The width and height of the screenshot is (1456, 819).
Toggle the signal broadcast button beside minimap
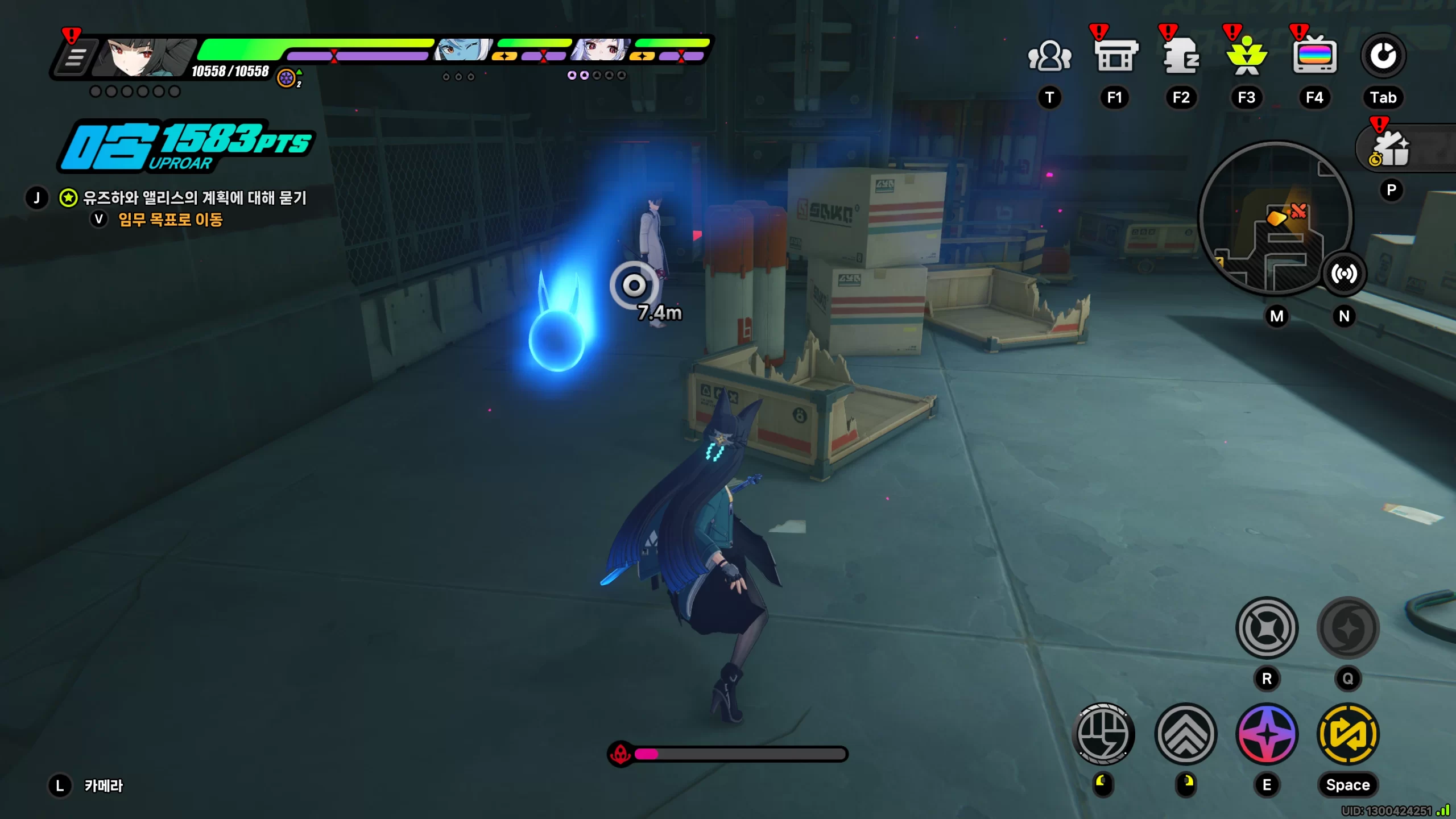pyautogui.click(x=1344, y=274)
